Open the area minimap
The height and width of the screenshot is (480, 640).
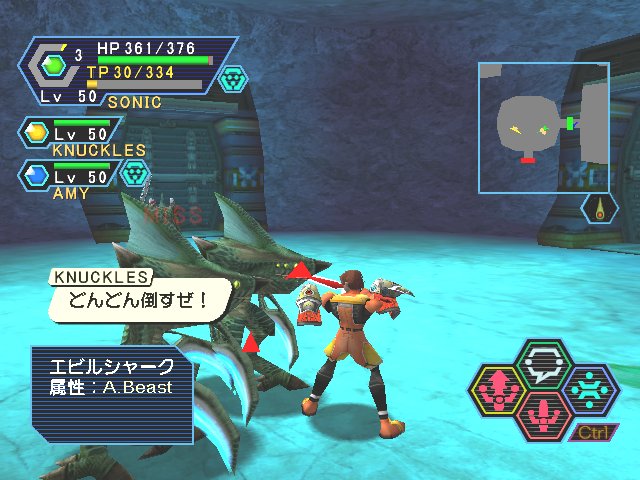[x=543, y=127]
